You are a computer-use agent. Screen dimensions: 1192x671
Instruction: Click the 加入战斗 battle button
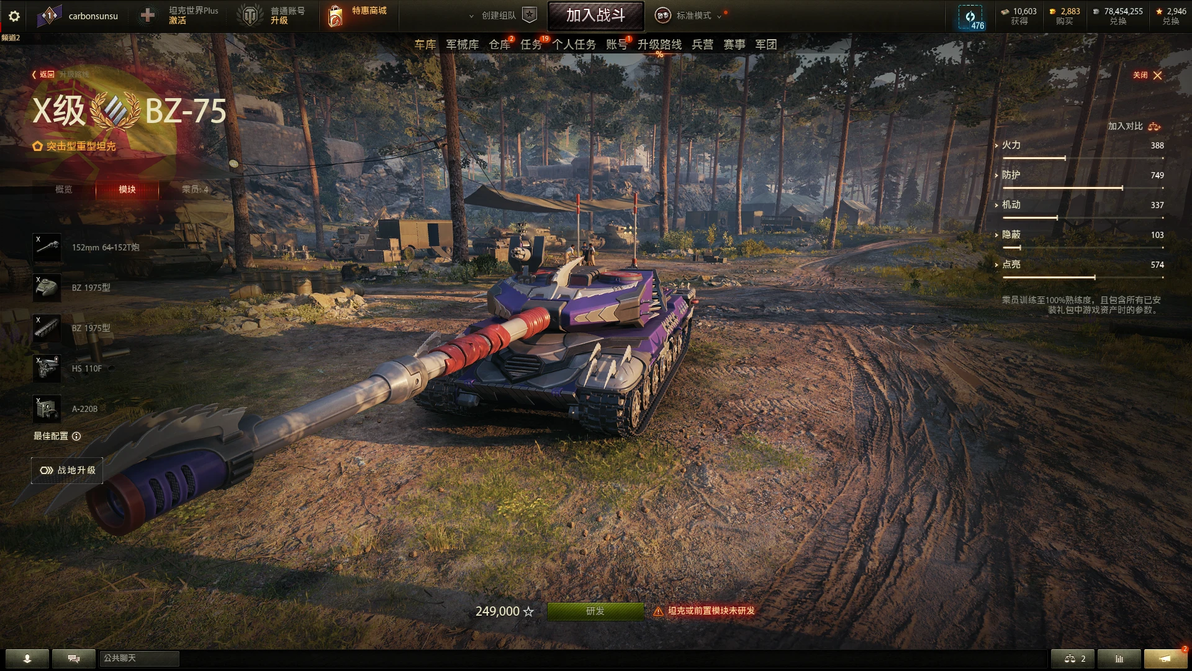pyautogui.click(x=595, y=15)
